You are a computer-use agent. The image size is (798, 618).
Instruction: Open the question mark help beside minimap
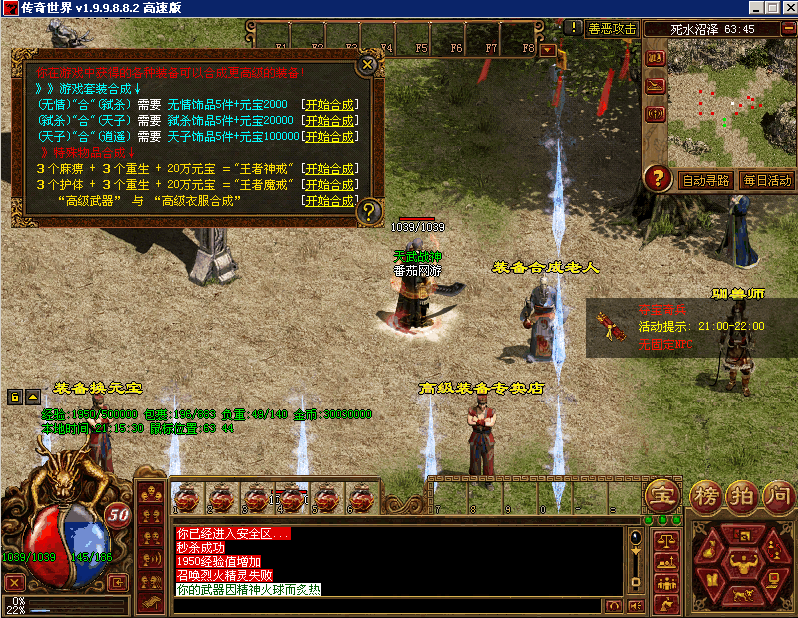657,179
